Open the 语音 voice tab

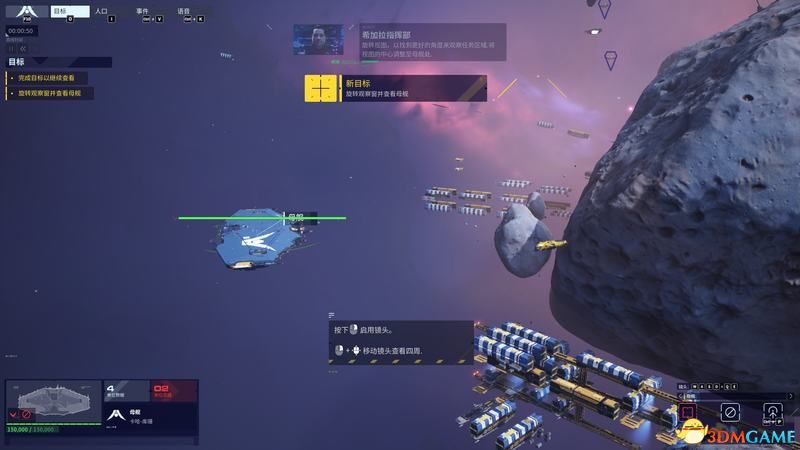(184, 12)
